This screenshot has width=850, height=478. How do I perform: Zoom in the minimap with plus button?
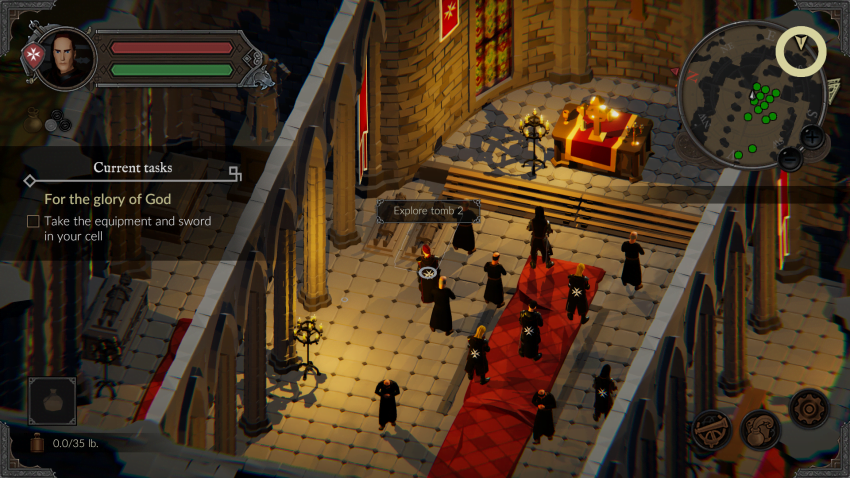tap(813, 136)
